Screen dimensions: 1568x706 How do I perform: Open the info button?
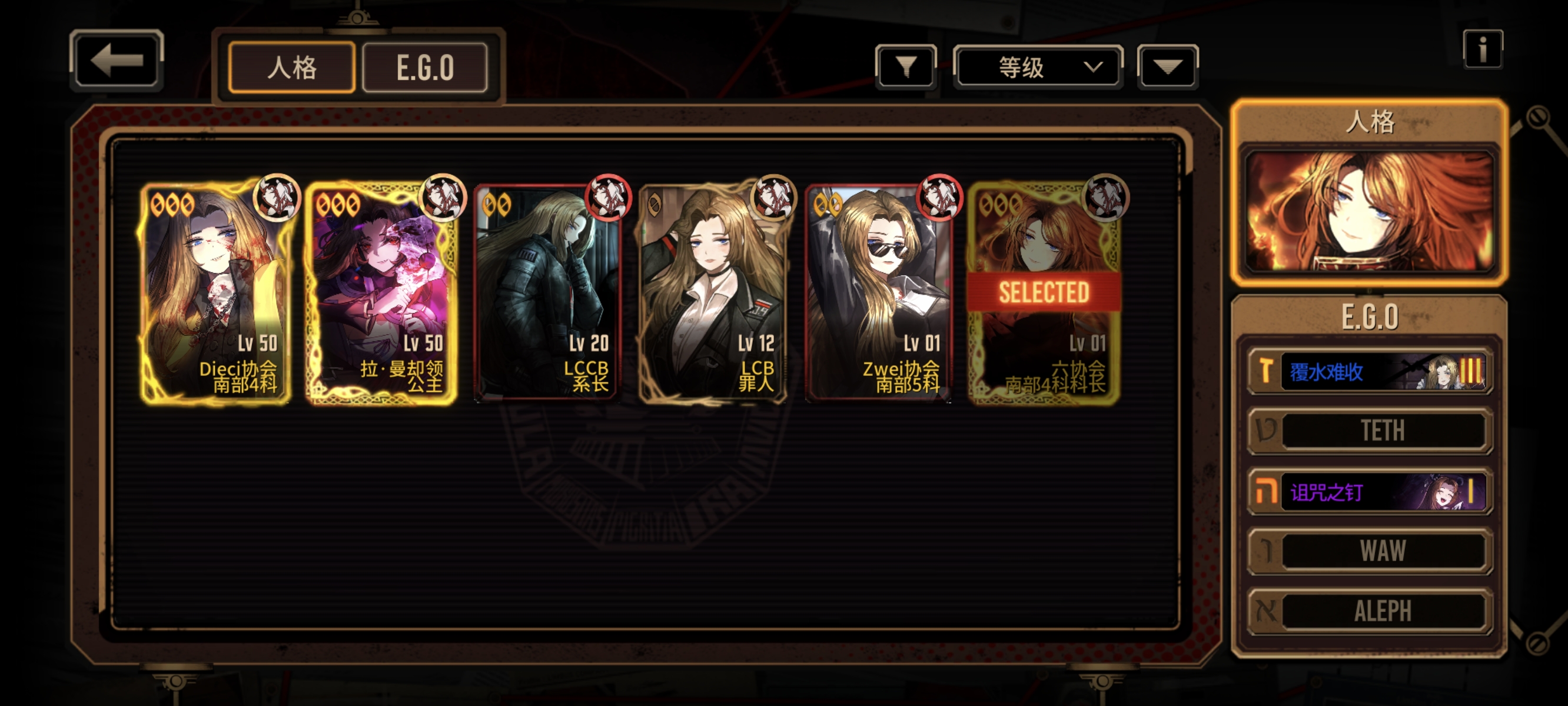[x=1483, y=49]
